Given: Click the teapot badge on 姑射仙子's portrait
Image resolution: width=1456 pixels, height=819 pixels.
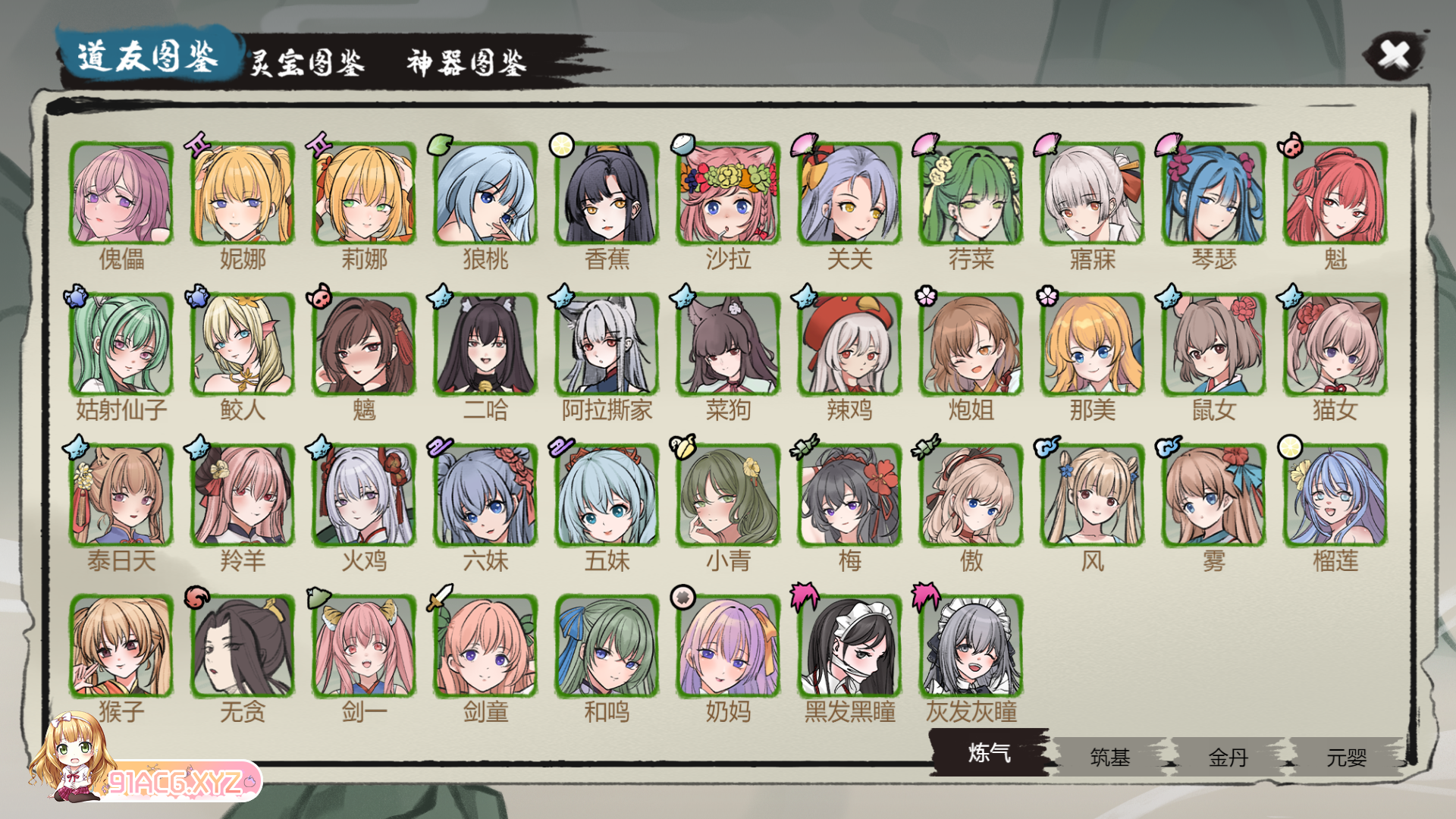Looking at the screenshot, I should 77,297.
